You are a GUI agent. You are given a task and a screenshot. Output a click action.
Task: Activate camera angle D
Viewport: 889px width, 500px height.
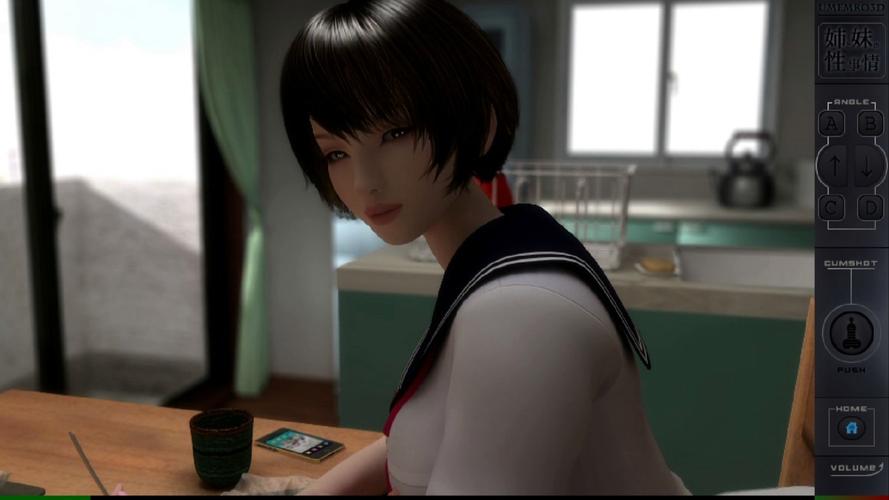[870, 207]
